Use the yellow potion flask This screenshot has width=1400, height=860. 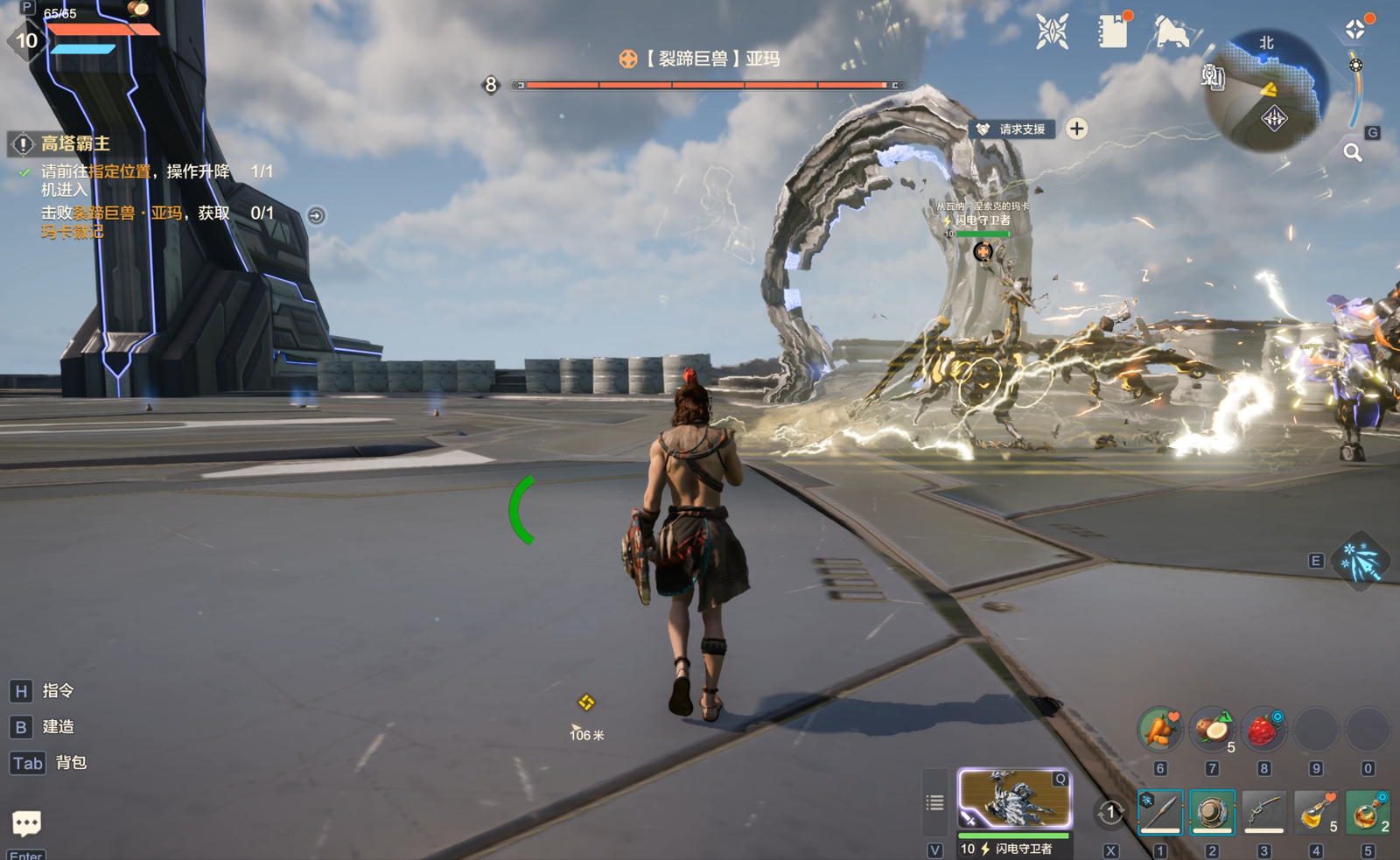(x=1315, y=812)
